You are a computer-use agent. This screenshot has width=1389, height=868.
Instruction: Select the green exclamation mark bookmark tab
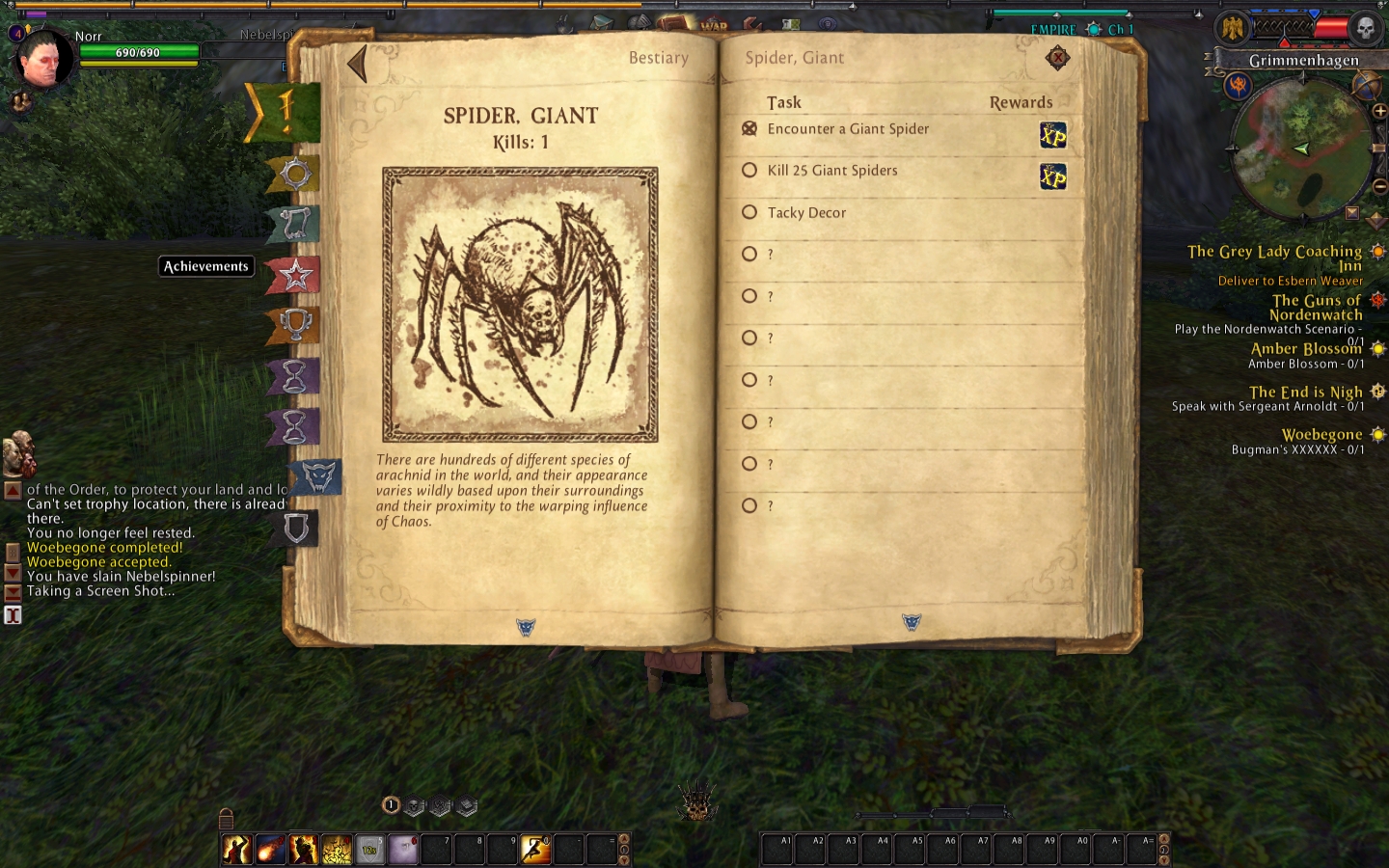(x=286, y=112)
